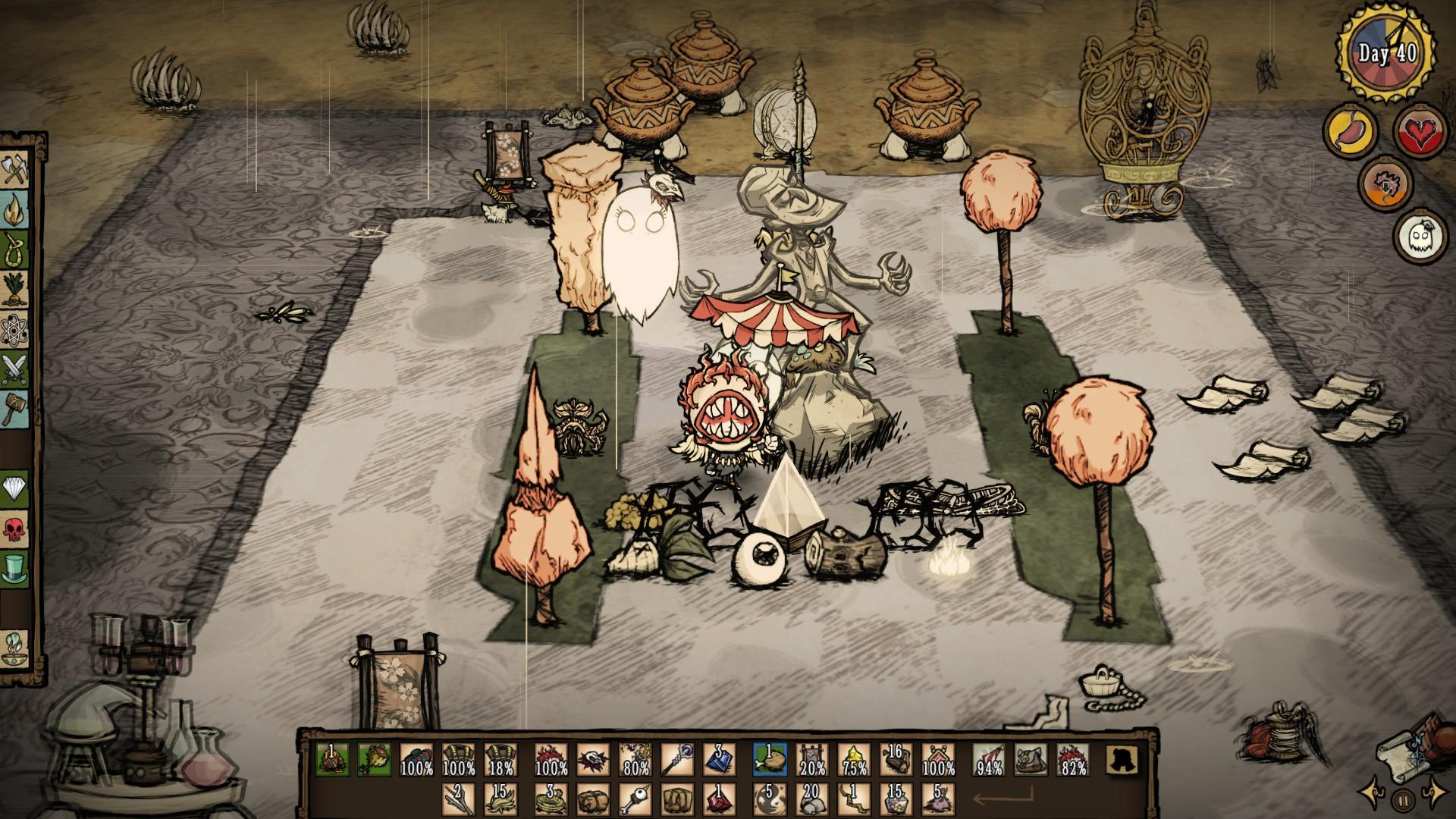Switch to the Science atom tab
This screenshot has height=819, width=1456.
(x=15, y=331)
